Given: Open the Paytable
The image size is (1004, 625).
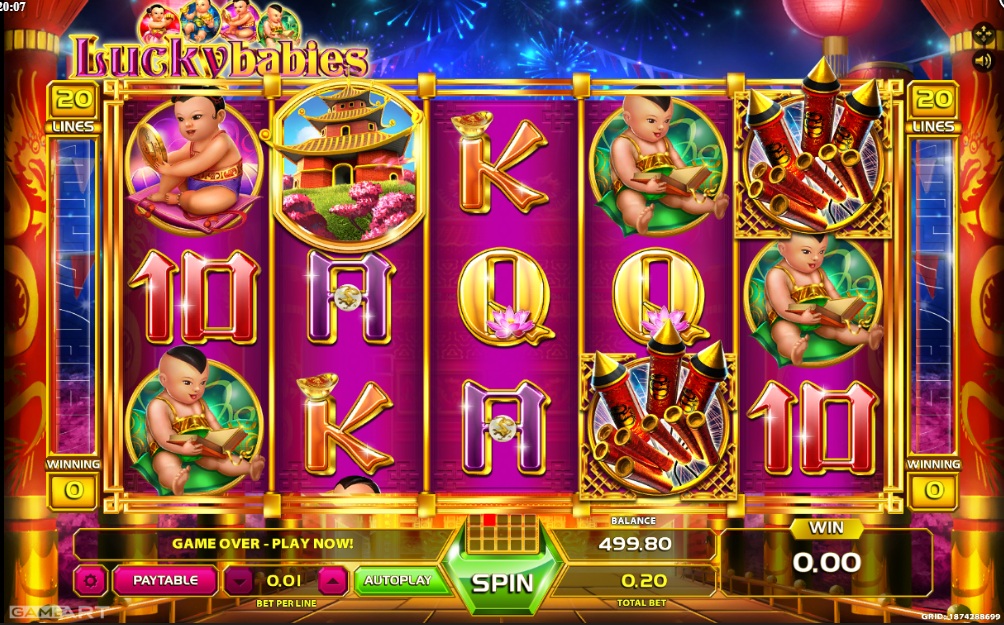Looking at the screenshot, I should click(165, 580).
